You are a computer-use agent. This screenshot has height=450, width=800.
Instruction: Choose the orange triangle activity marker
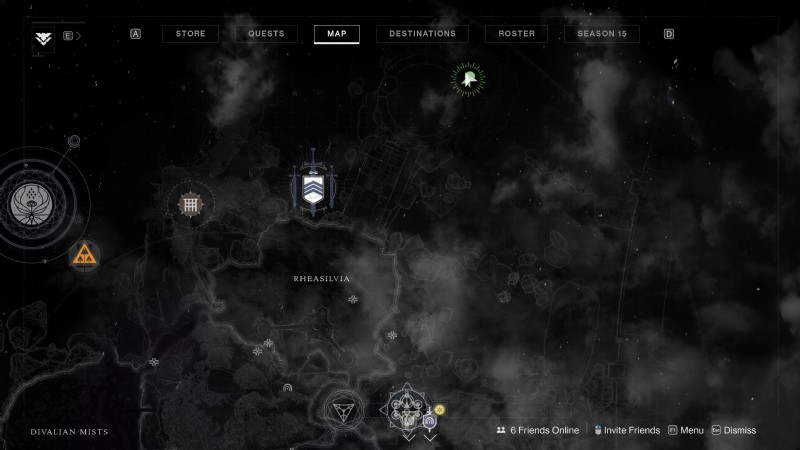point(84,256)
